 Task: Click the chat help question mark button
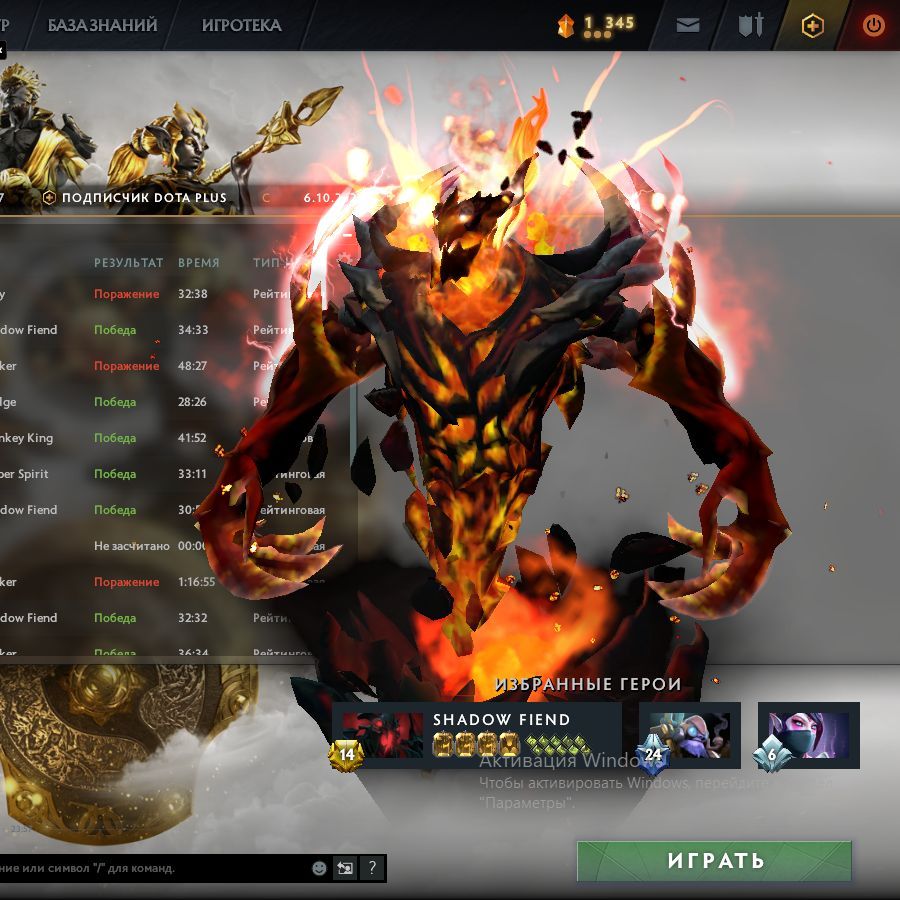tap(372, 868)
